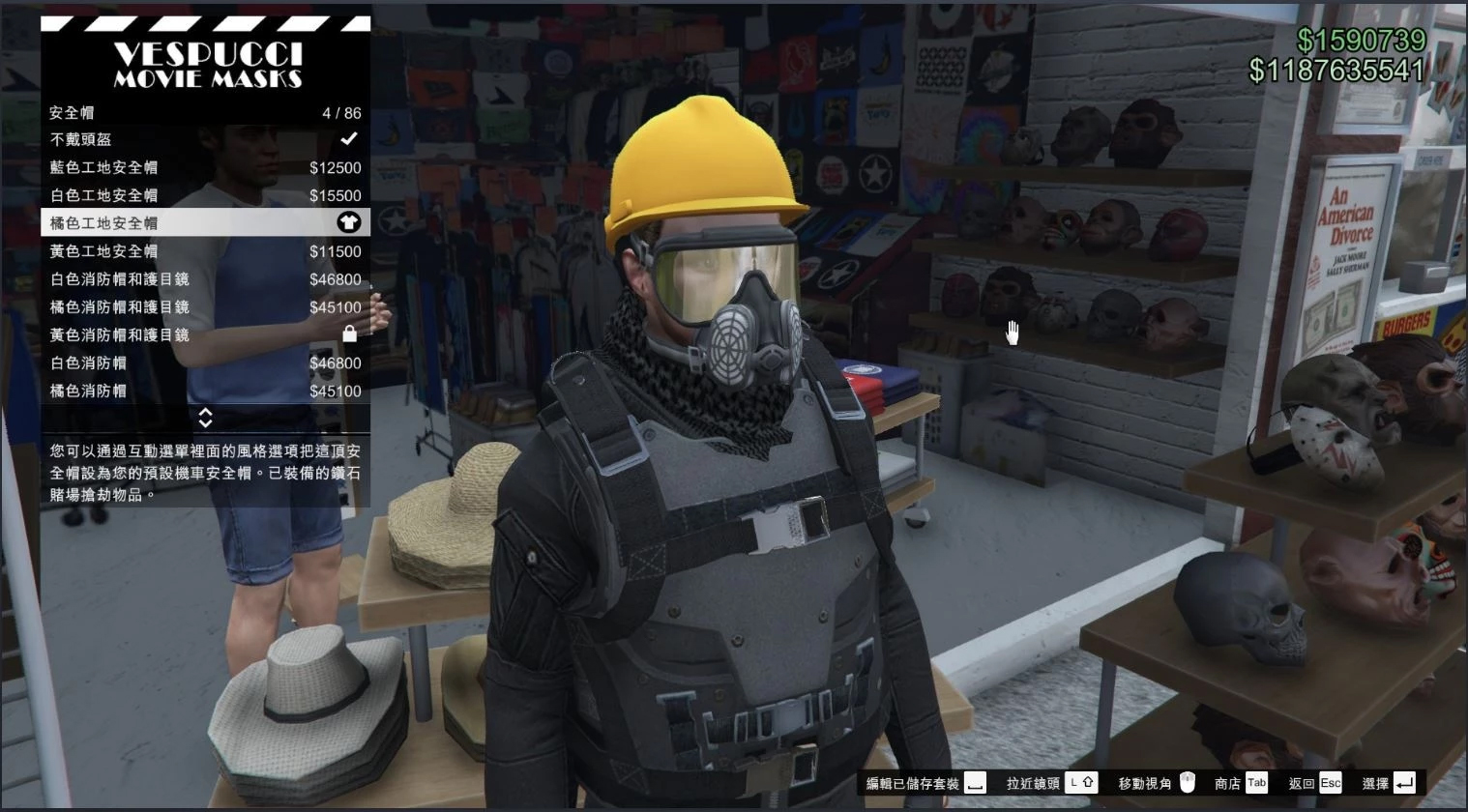Choose 藍色工地安全帽 for $12500
The width and height of the screenshot is (1468, 812).
pos(205,167)
